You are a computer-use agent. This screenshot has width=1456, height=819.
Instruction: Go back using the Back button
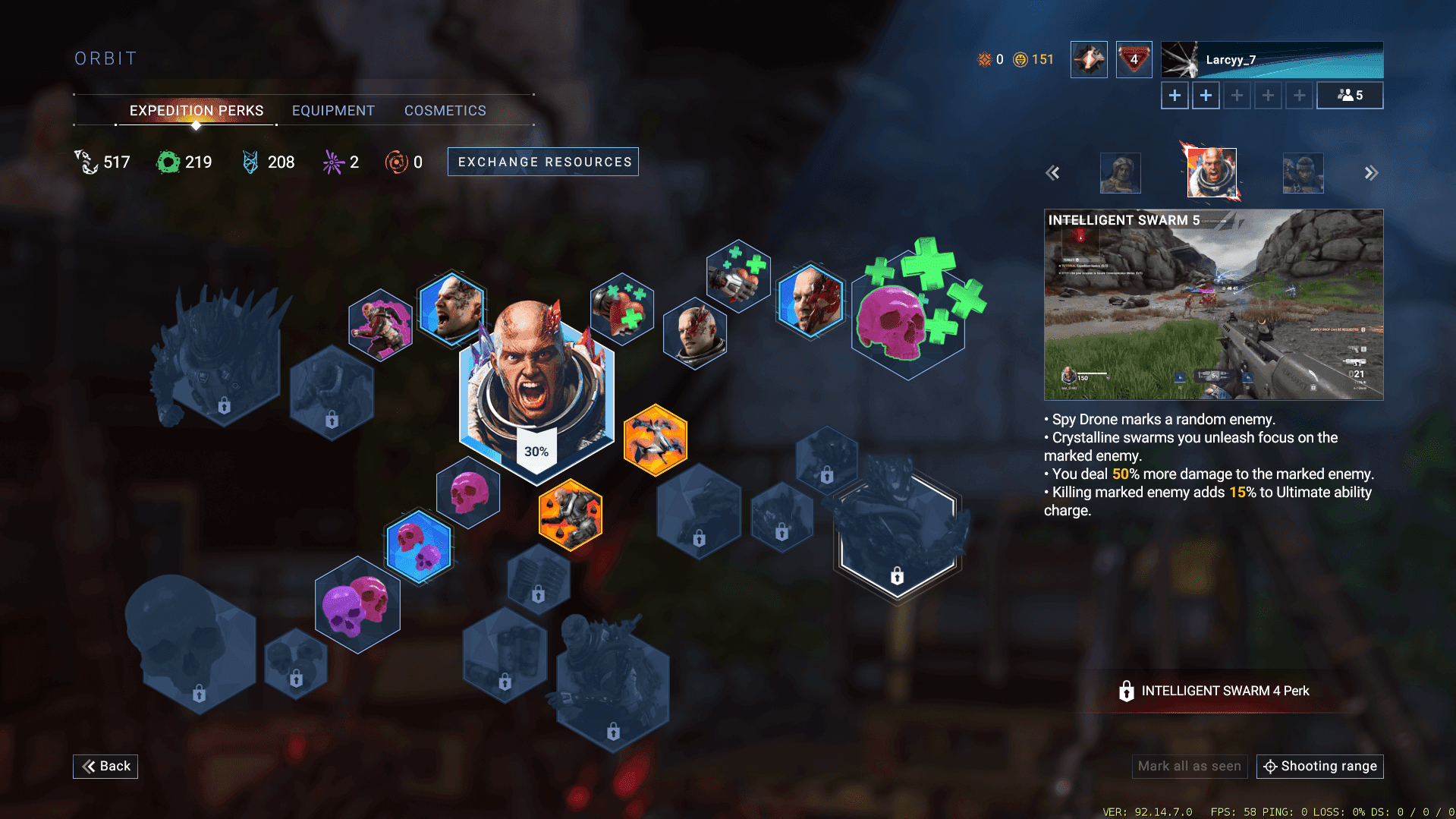pyautogui.click(x=105, y=766)
